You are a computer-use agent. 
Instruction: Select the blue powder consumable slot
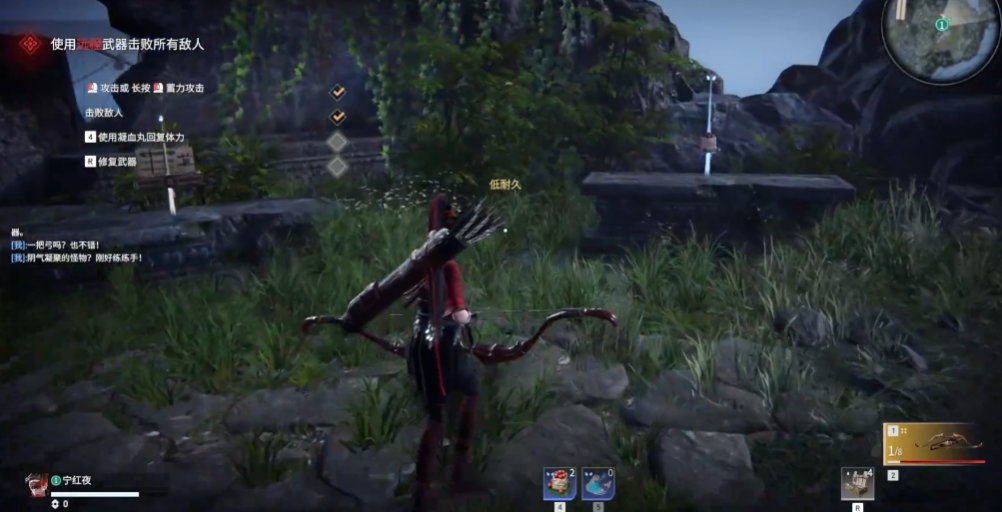pyautogui.click(x=597, y=484)
